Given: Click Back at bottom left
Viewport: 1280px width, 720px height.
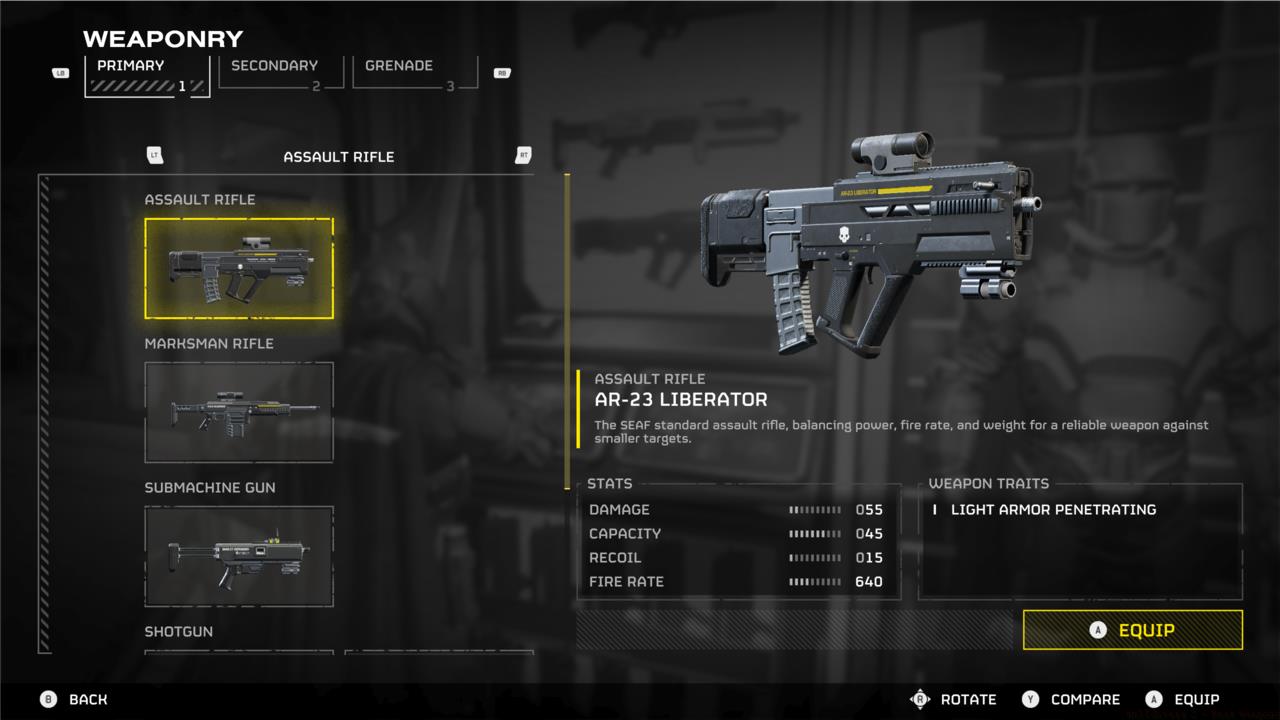Looking at the screenshot, I should 87,699.
